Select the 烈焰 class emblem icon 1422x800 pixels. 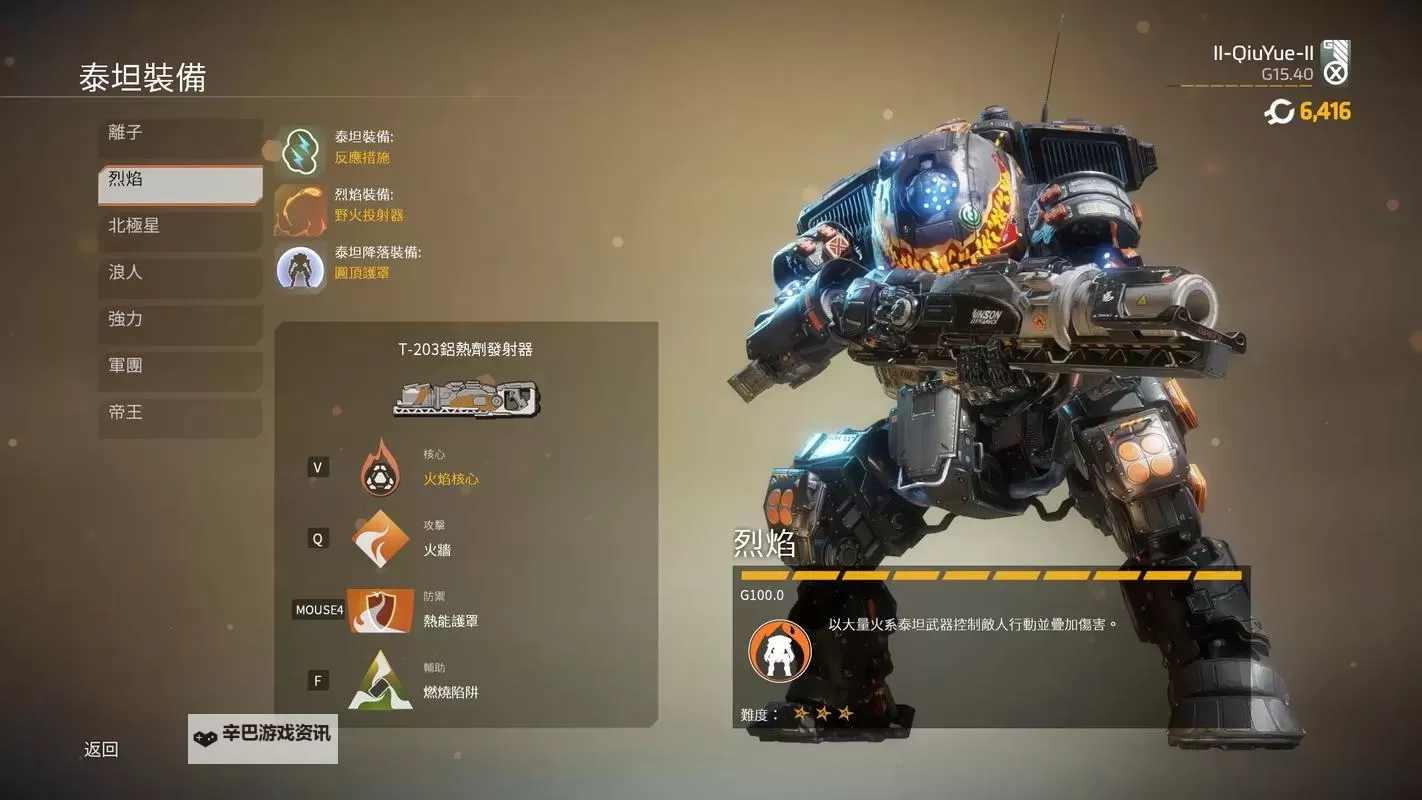click(x=779, y=649)
